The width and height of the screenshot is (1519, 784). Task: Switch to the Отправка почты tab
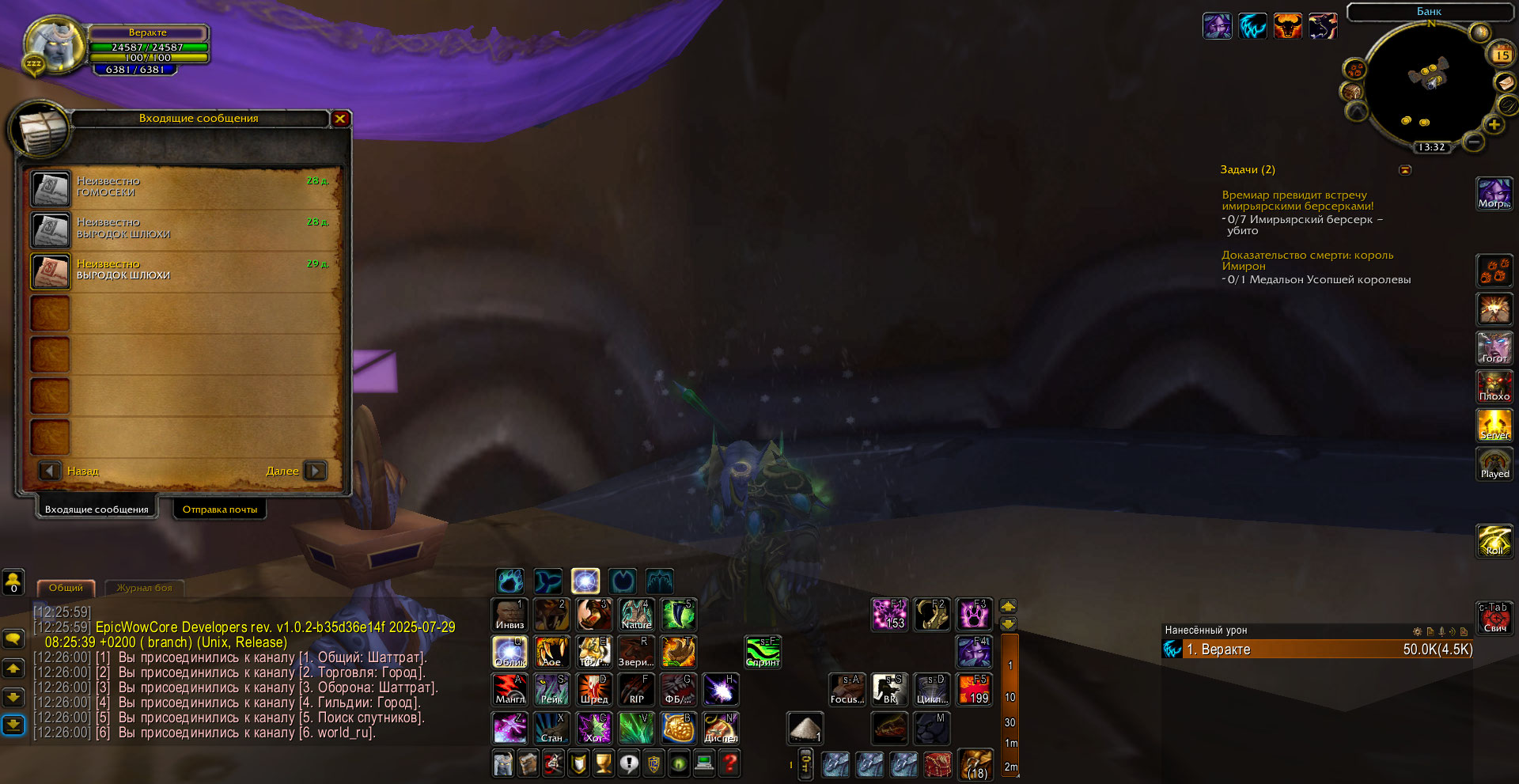pos(220,509)
